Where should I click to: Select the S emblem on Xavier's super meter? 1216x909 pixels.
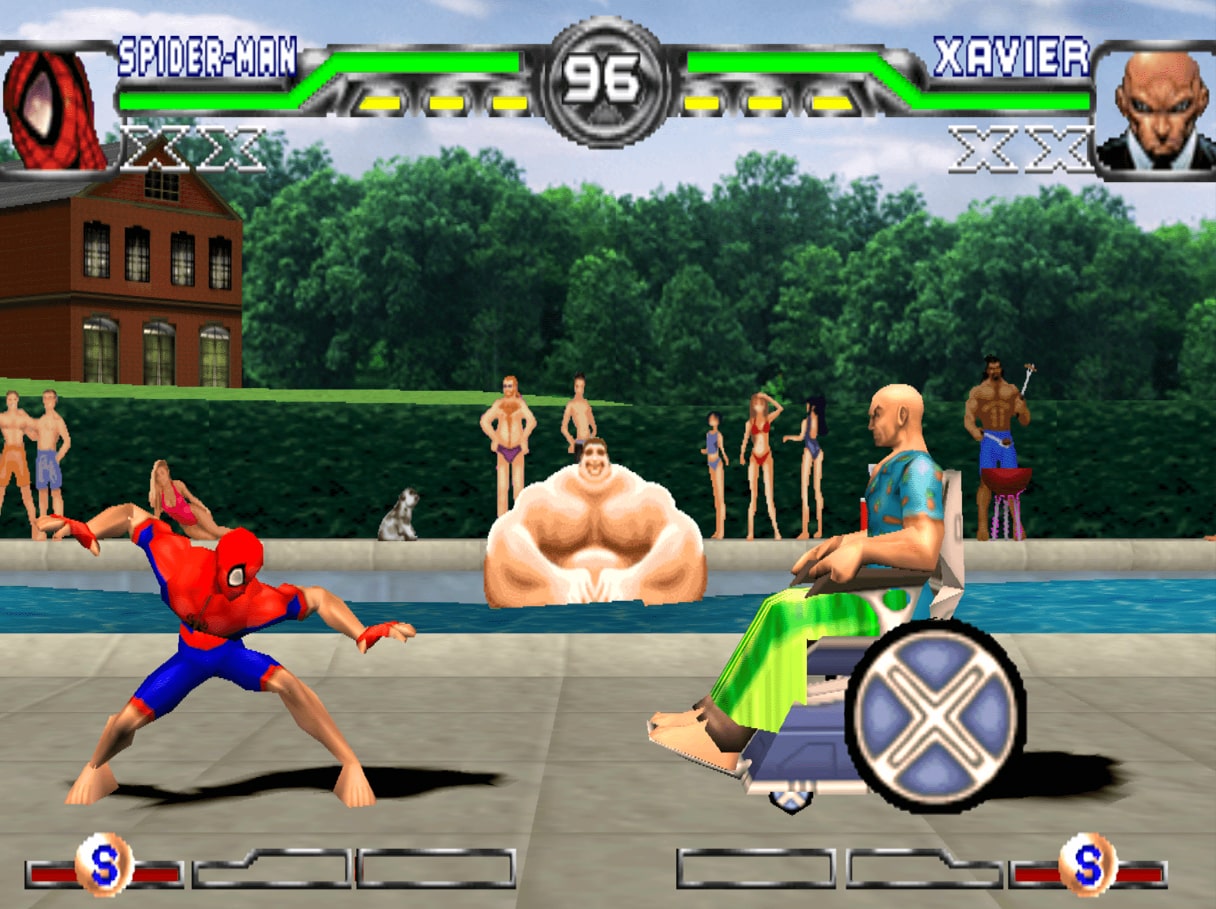[1088, 864]
